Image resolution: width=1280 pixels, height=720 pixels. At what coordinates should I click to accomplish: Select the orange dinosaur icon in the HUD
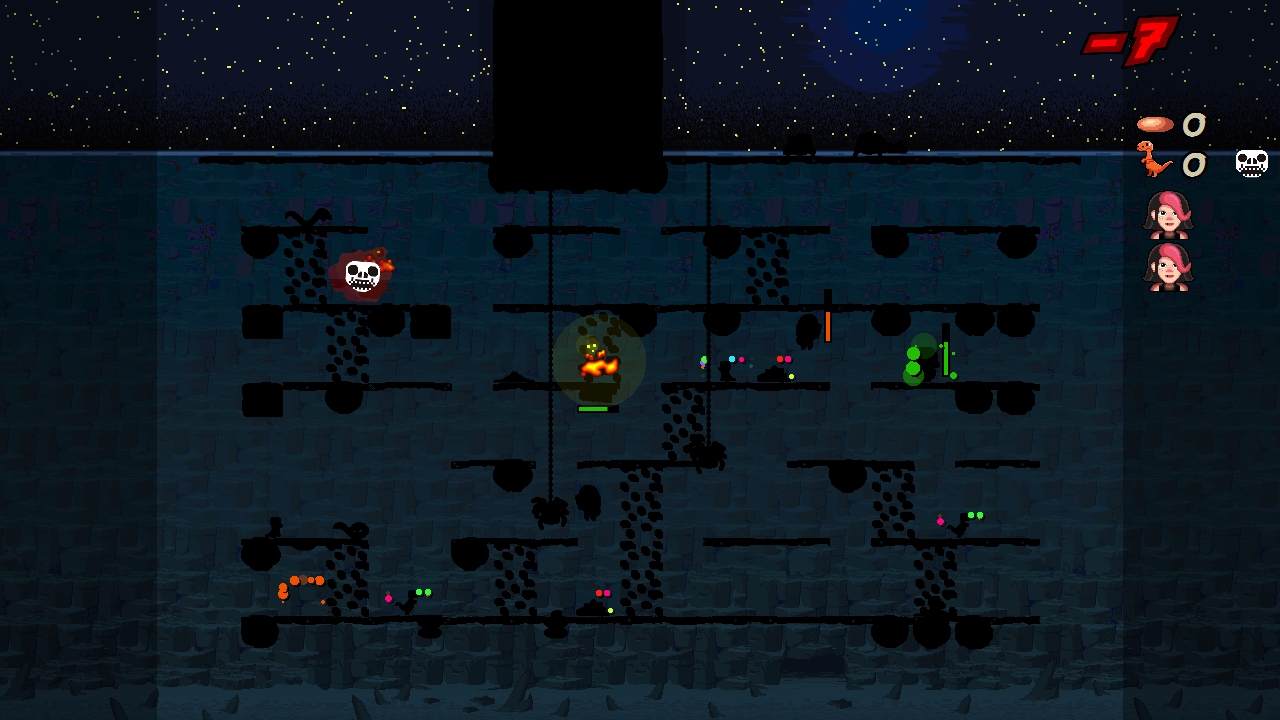point(1157,162)
